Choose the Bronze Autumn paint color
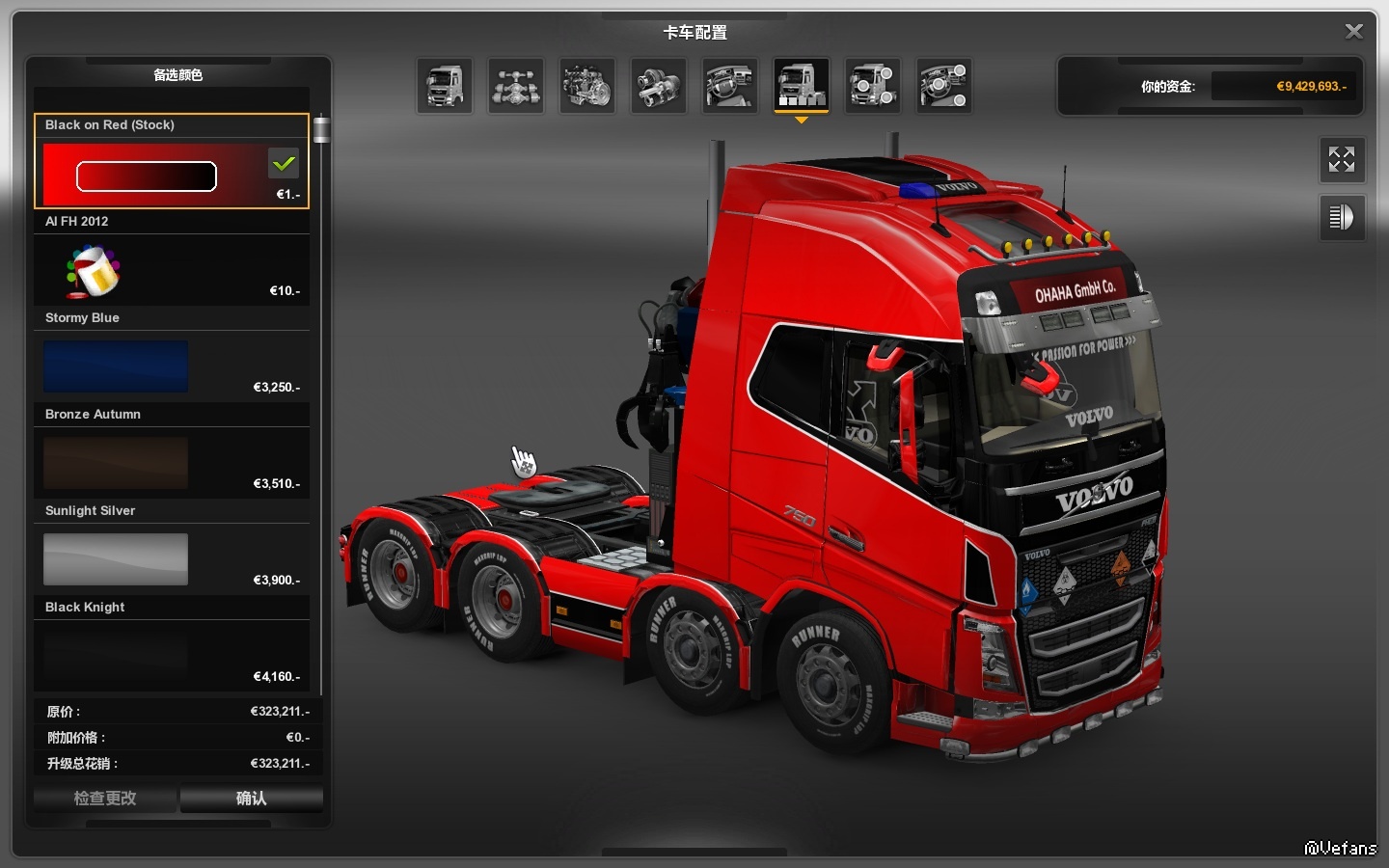Image resolution: width=1389 pixels, height=868 pixels. point(116,463)
